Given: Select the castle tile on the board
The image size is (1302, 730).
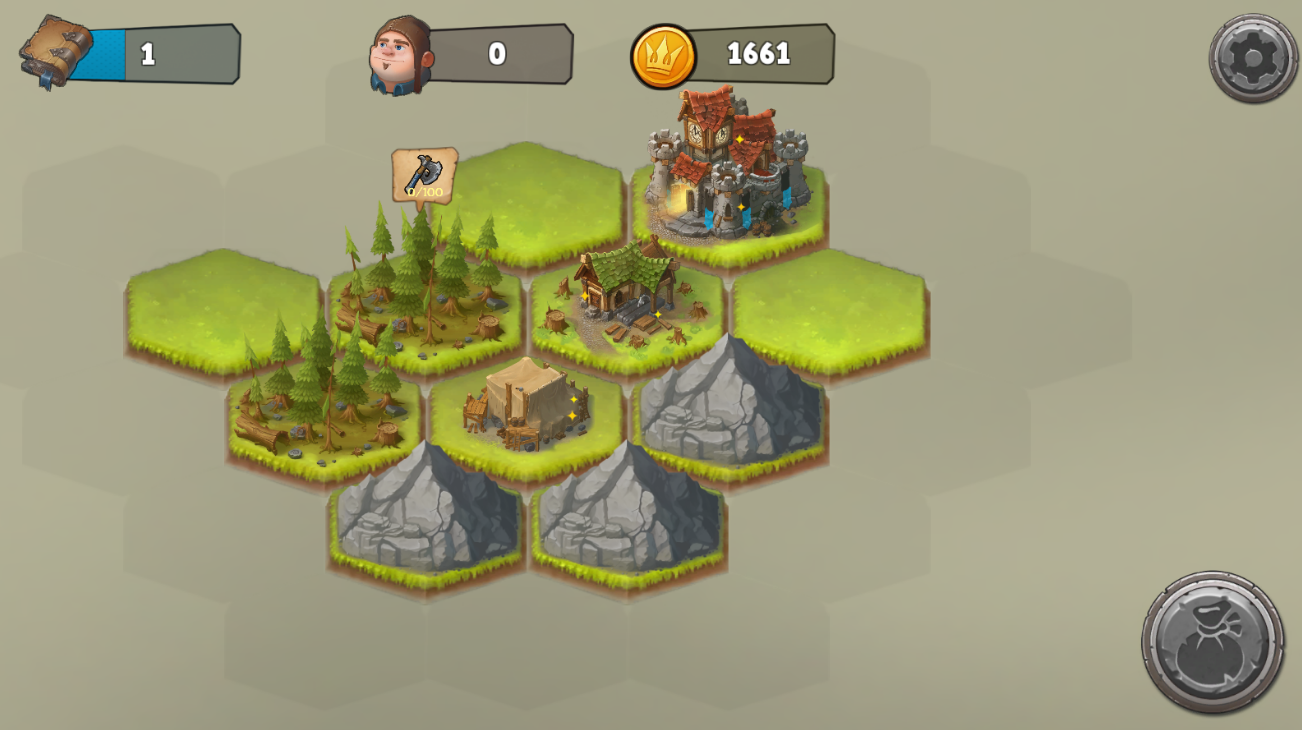Looking at the screenshot, I should click(x=729, y=170).
